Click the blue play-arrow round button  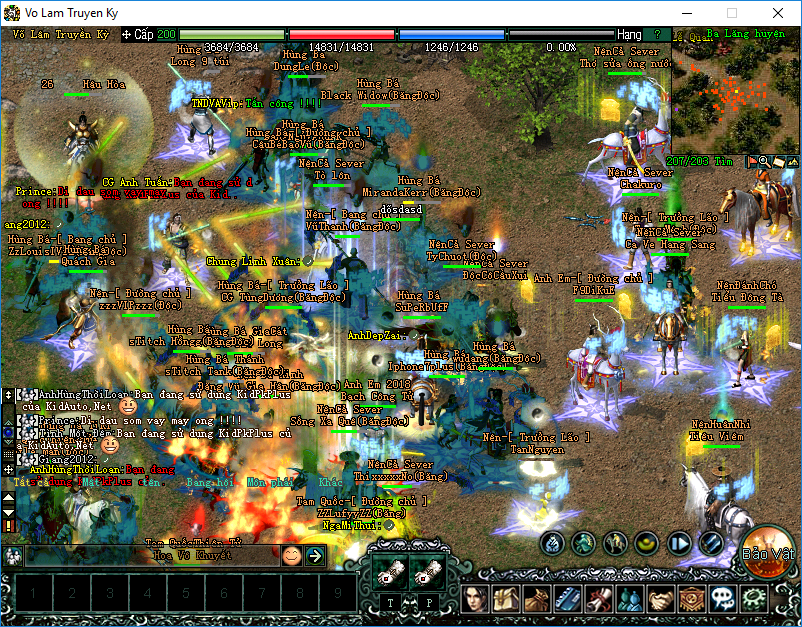click(x=679, y=543)
